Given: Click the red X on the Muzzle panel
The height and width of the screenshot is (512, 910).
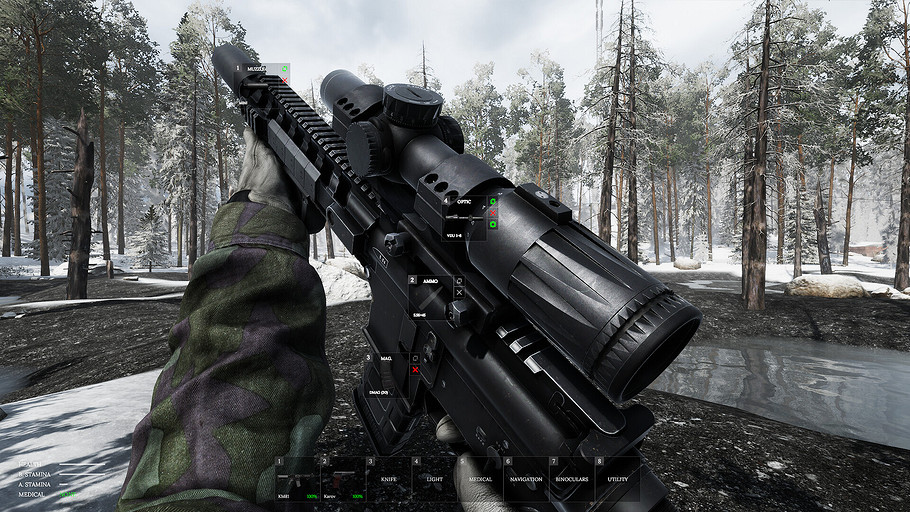Looking at the screenshot, I should point(284,79).
